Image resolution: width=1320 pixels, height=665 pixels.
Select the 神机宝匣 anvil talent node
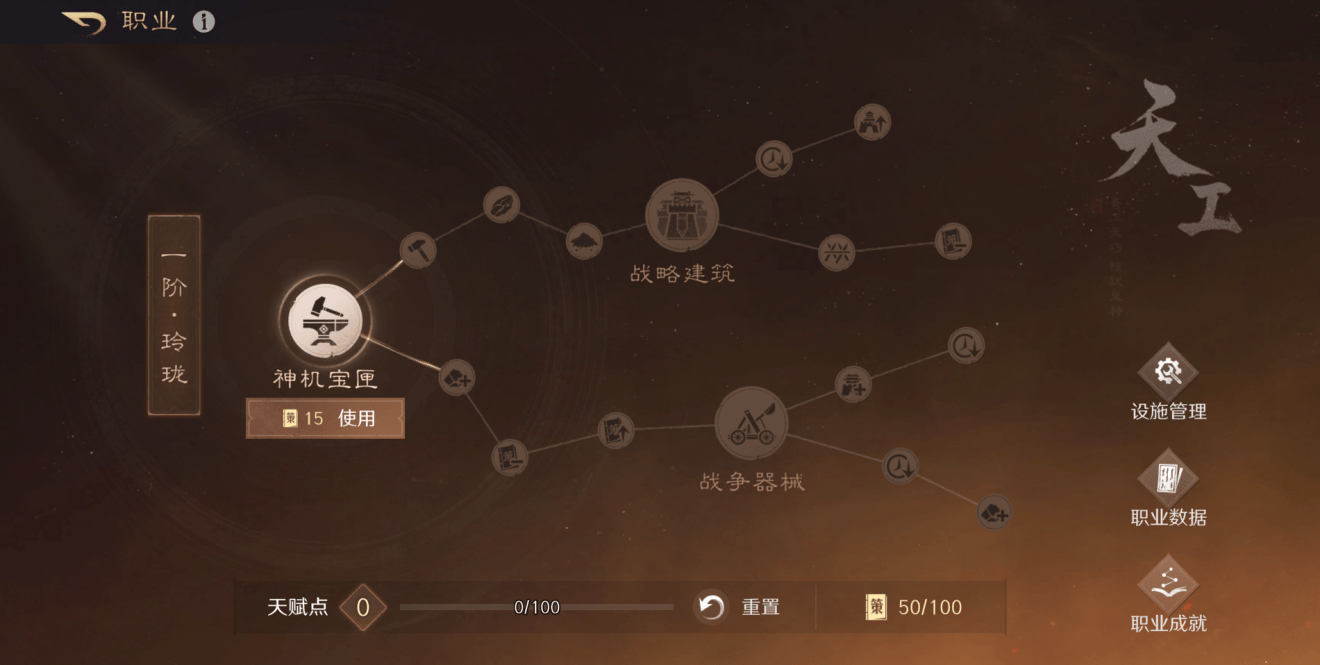click(325, 322)
